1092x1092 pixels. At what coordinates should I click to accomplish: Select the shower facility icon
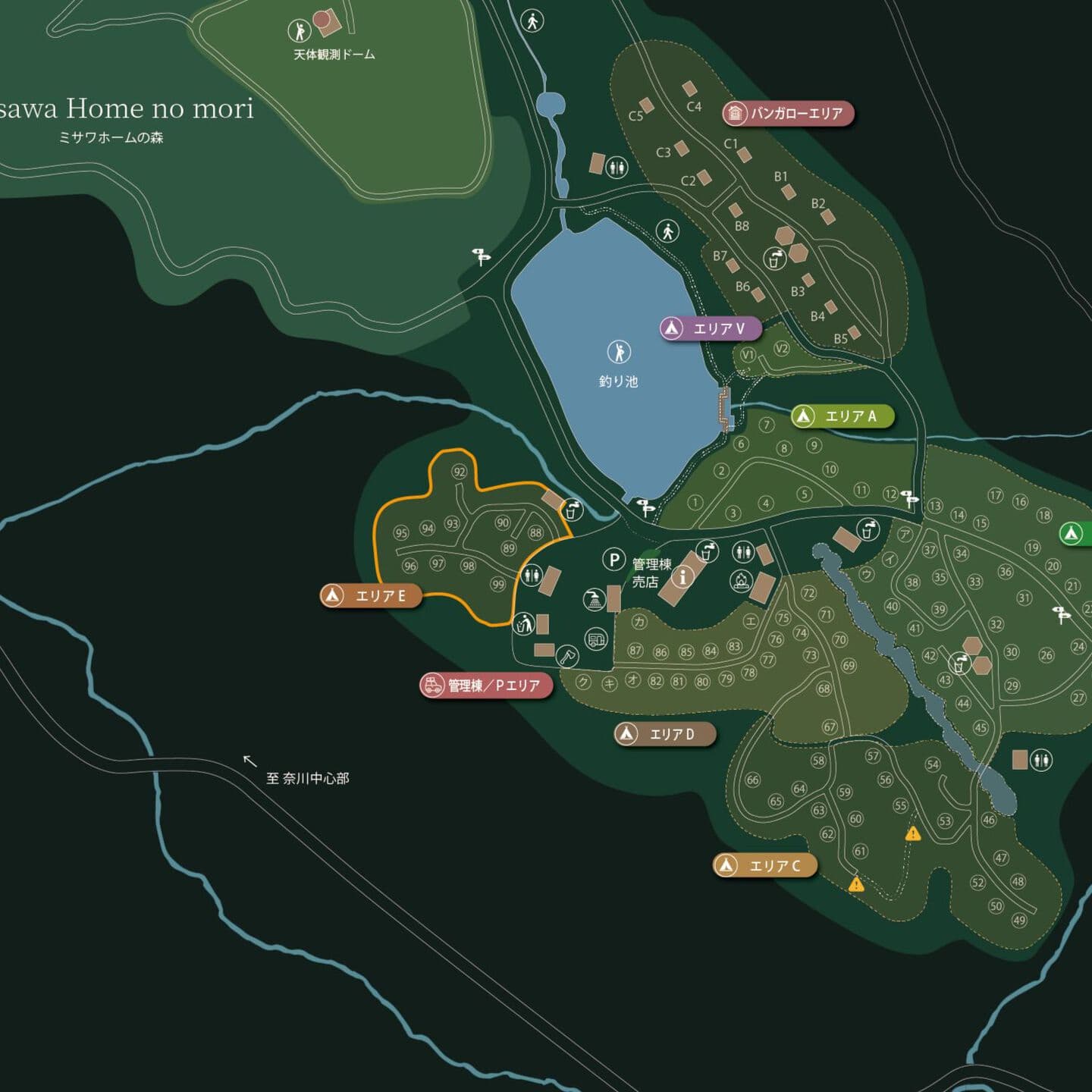[x=594, y=600]
